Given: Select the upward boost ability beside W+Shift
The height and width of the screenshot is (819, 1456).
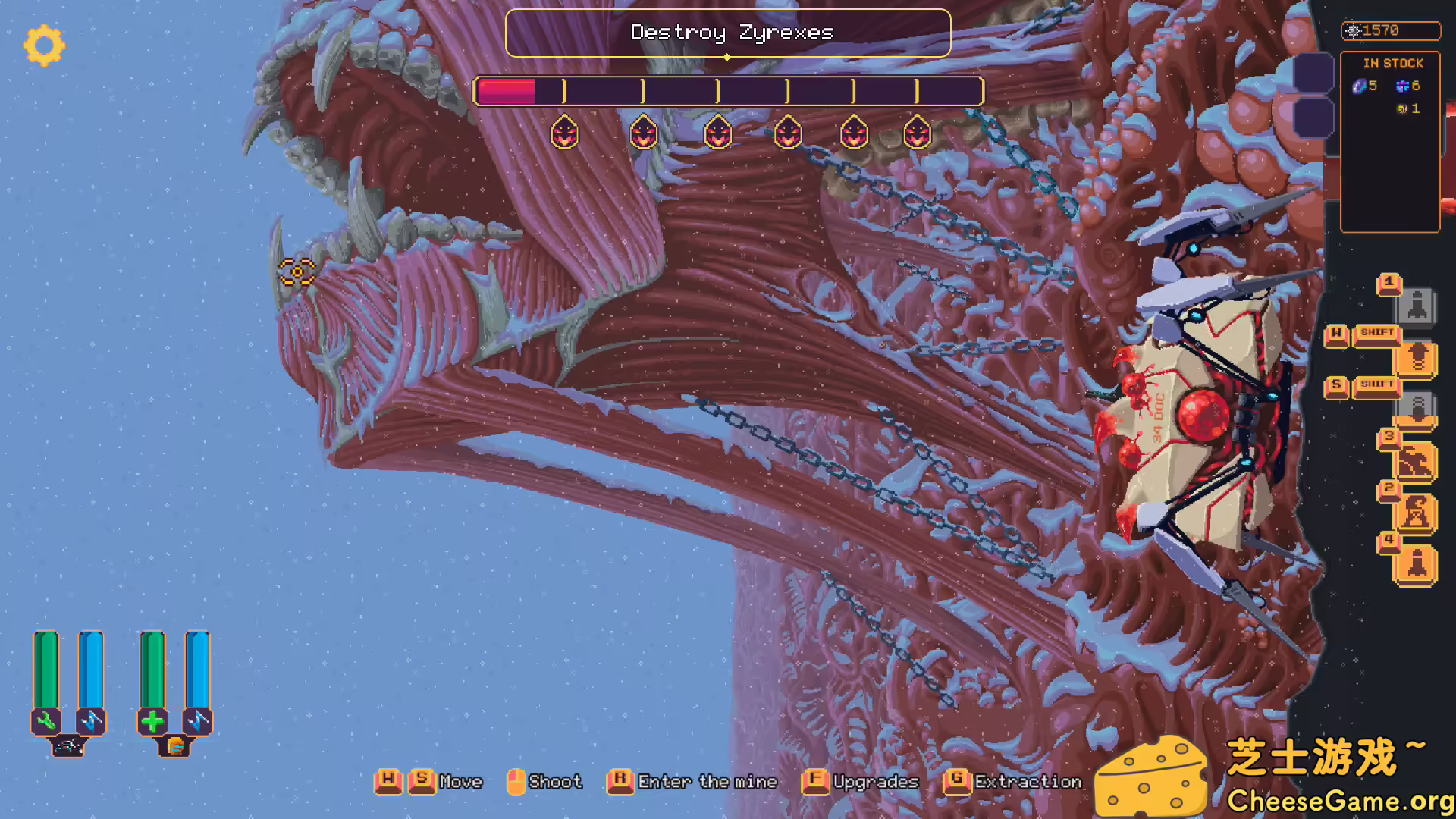Looking at the screenshot, I should [1415, 356].
